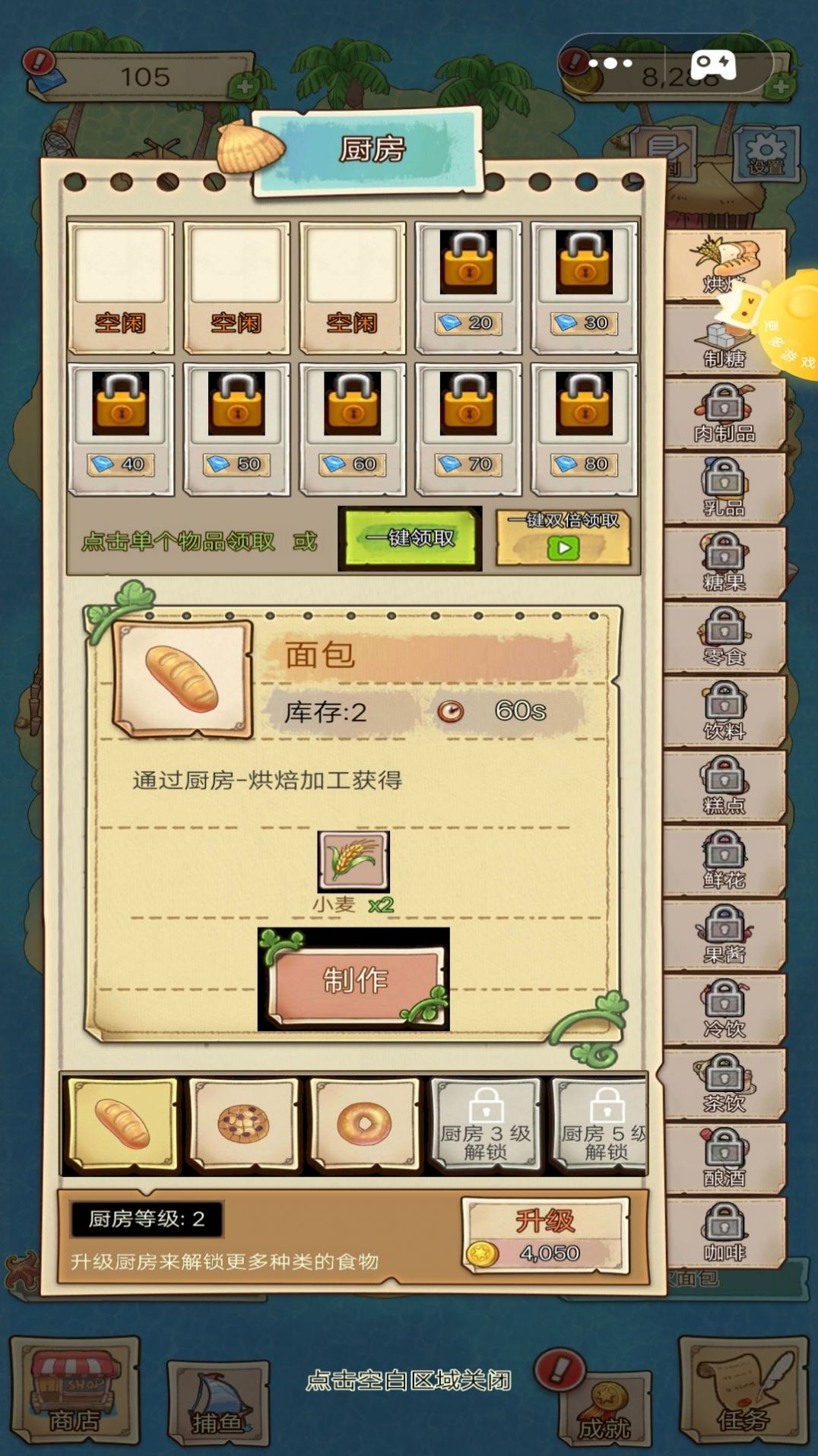Upgrade the kitchen for 4,050 coins

(x=546, y=1236)
